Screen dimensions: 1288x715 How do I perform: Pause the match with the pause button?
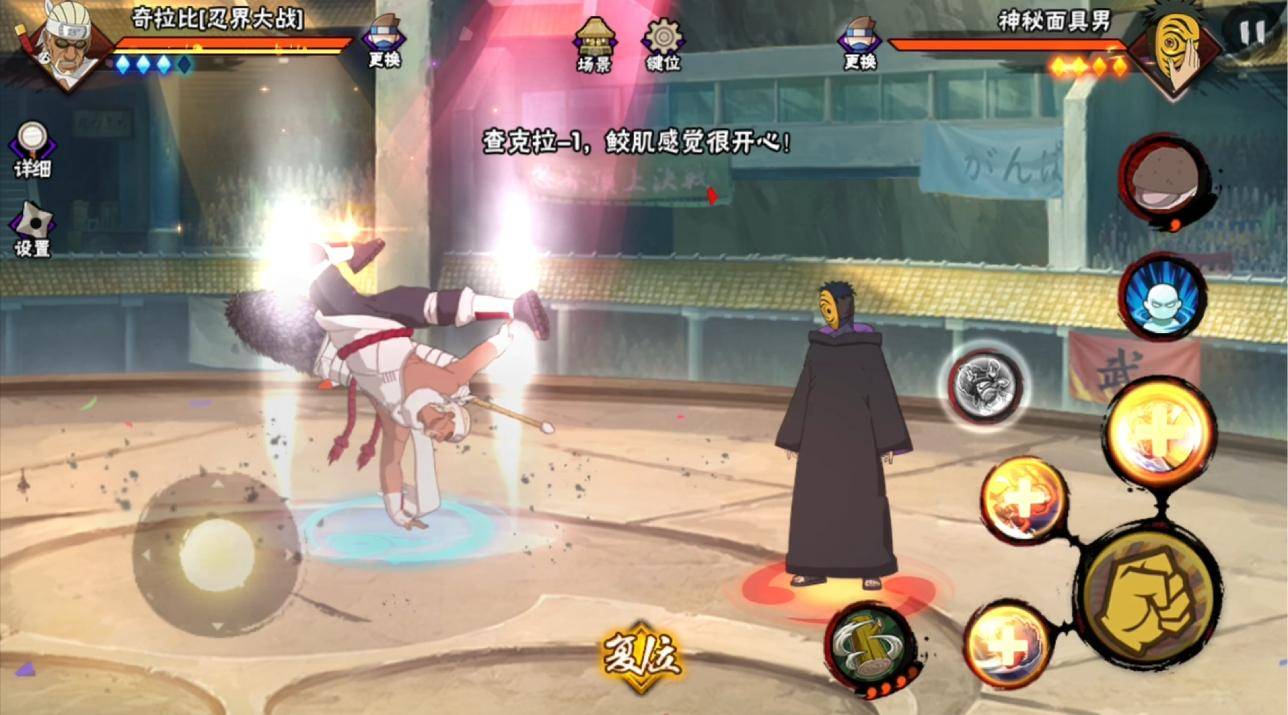(x=1252, y=31)
